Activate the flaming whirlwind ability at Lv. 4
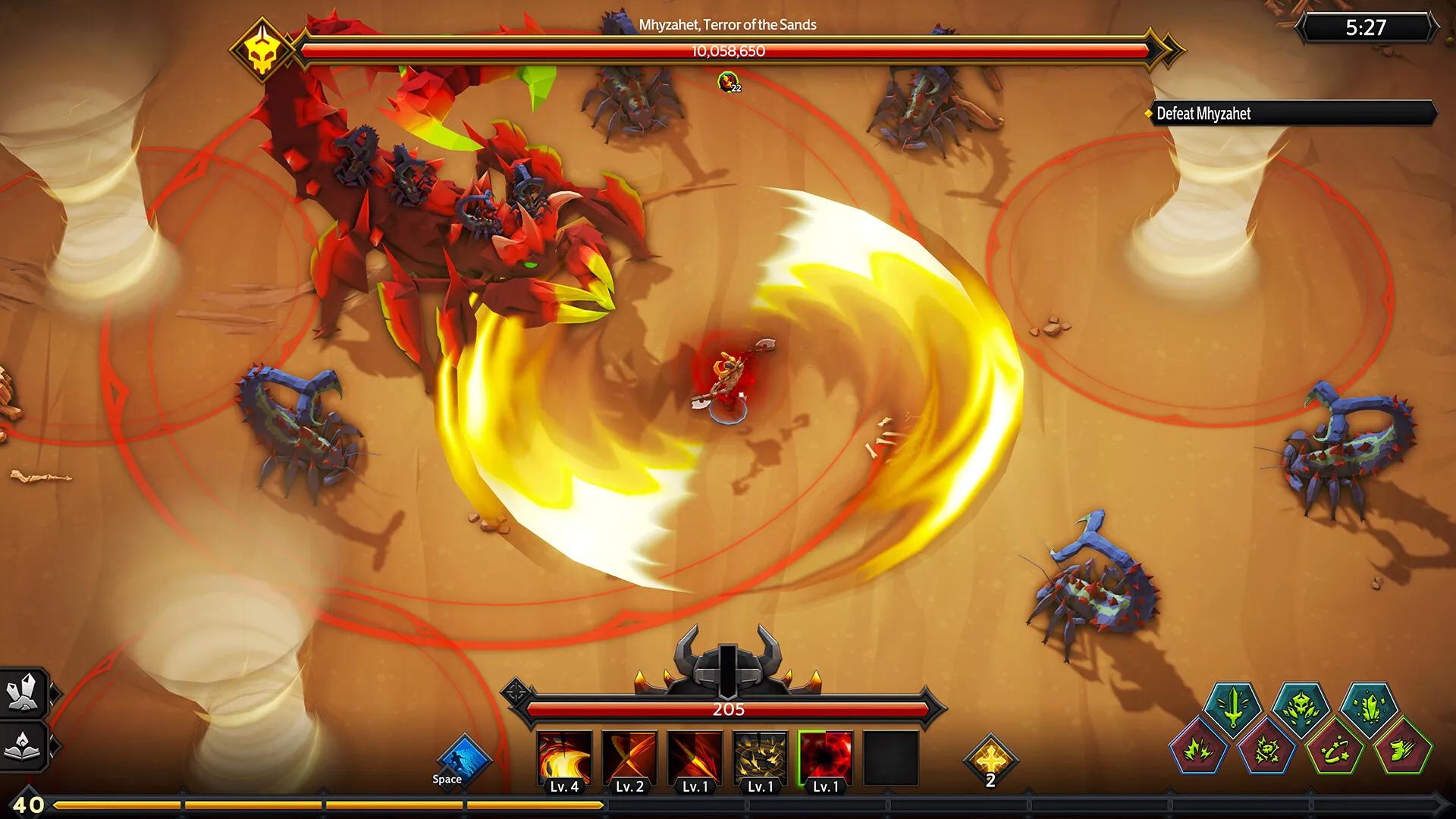Screen dimensions: 1456x819 click(x=564, y=758)
